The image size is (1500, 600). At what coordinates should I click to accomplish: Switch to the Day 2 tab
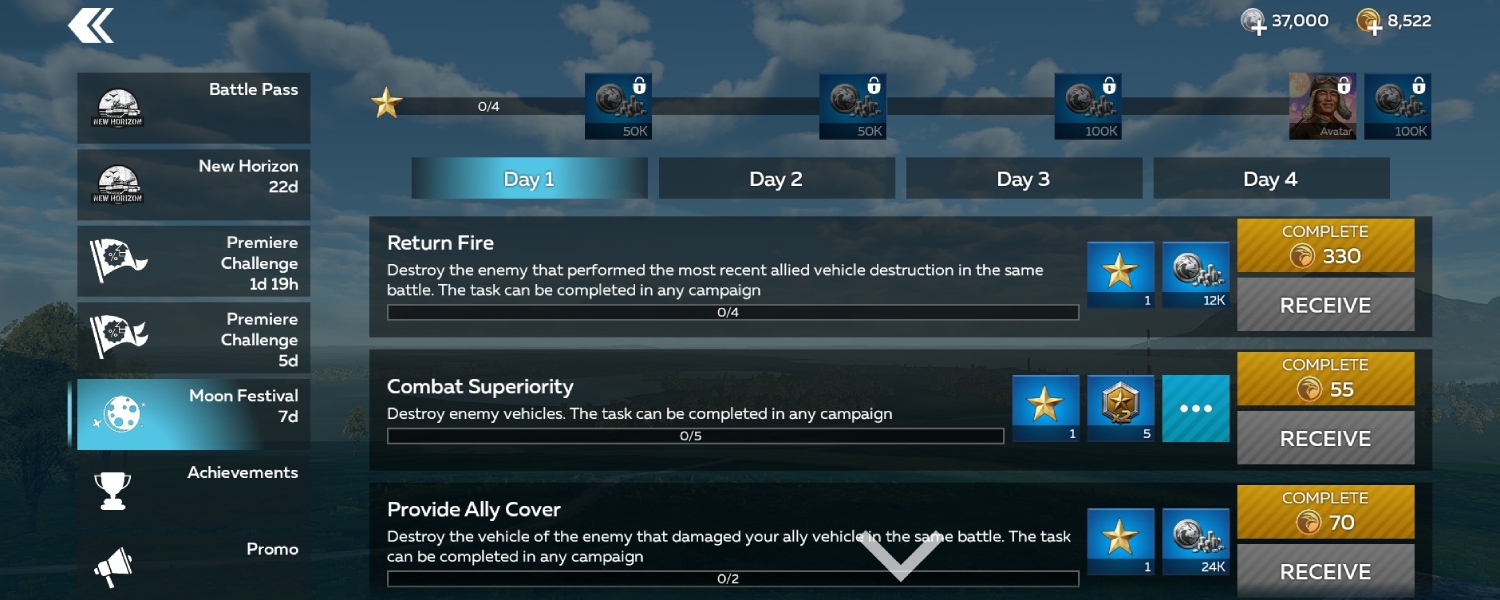(776, 179)
